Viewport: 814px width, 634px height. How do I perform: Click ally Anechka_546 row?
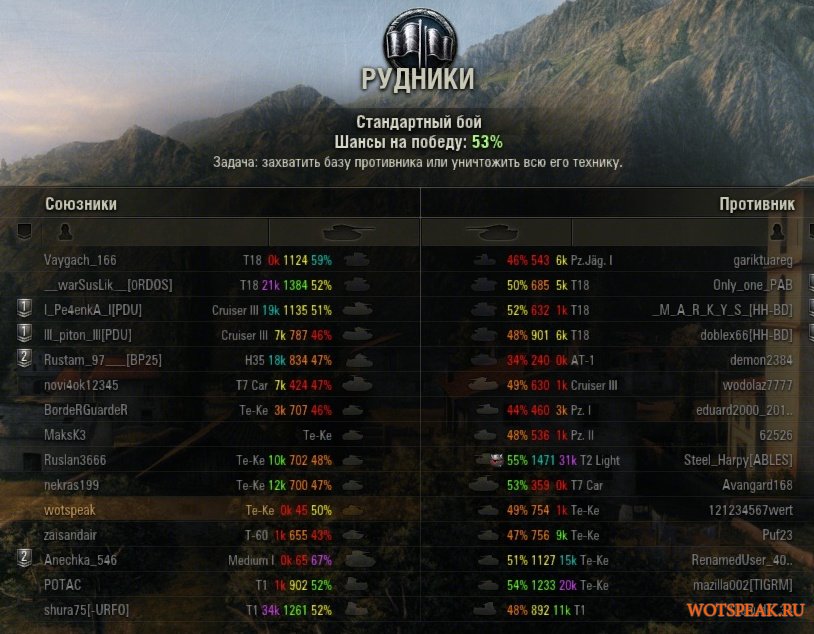pyautogui.click(x=80, y=560)
